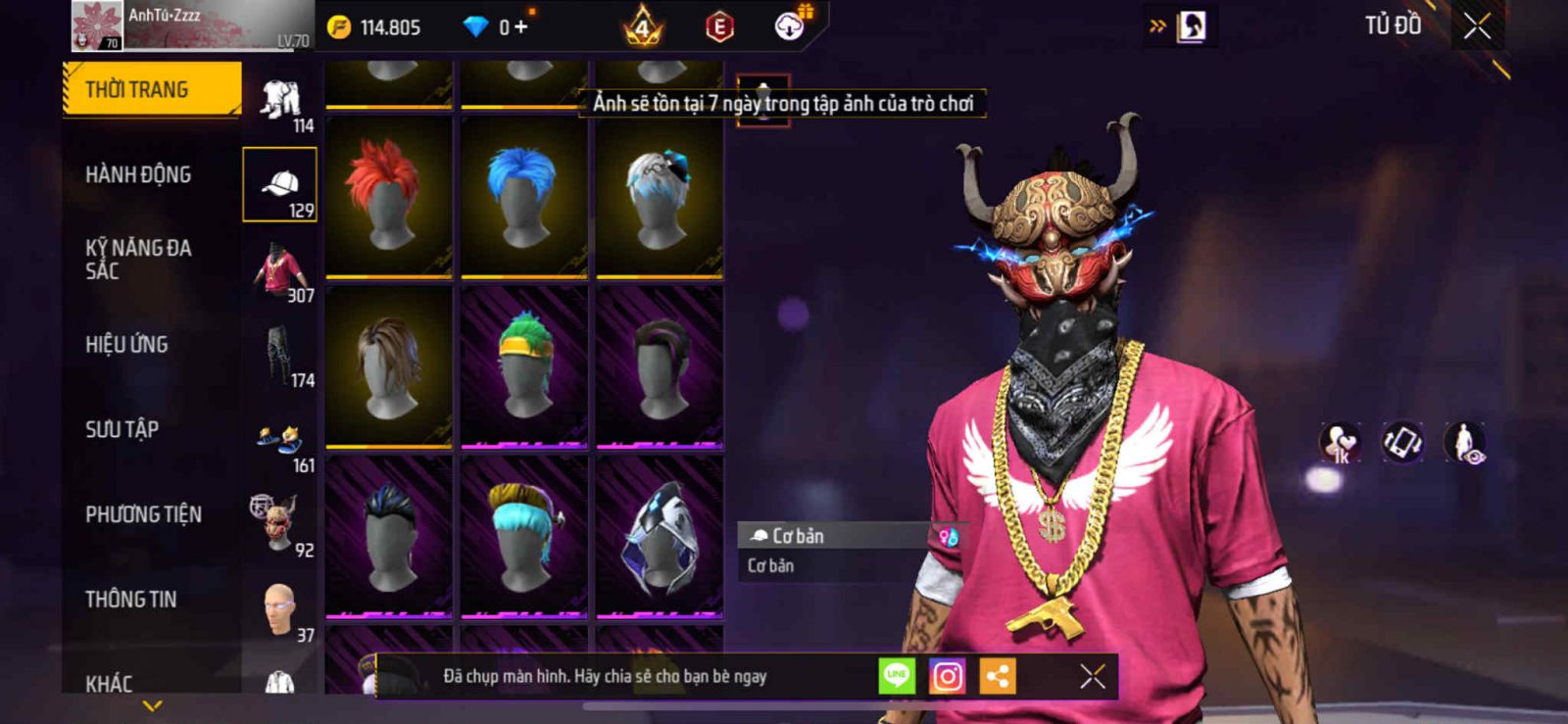1568x724 pixels.
Task: Select the shoes category with 161 items
Action: pos(280,440)
